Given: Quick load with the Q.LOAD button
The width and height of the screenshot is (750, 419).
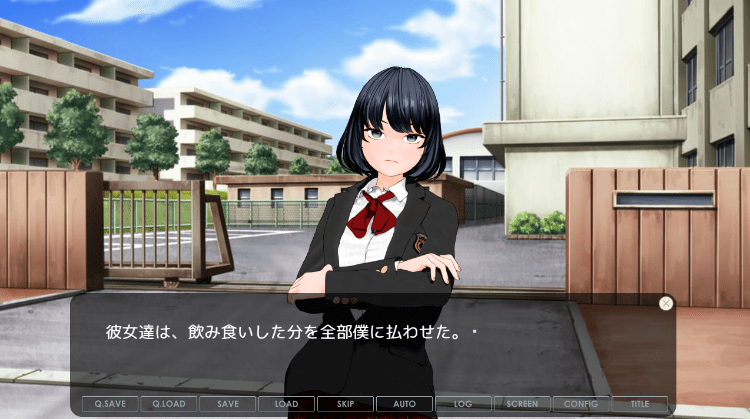Looking at the screenshot, I should point(169,404).
